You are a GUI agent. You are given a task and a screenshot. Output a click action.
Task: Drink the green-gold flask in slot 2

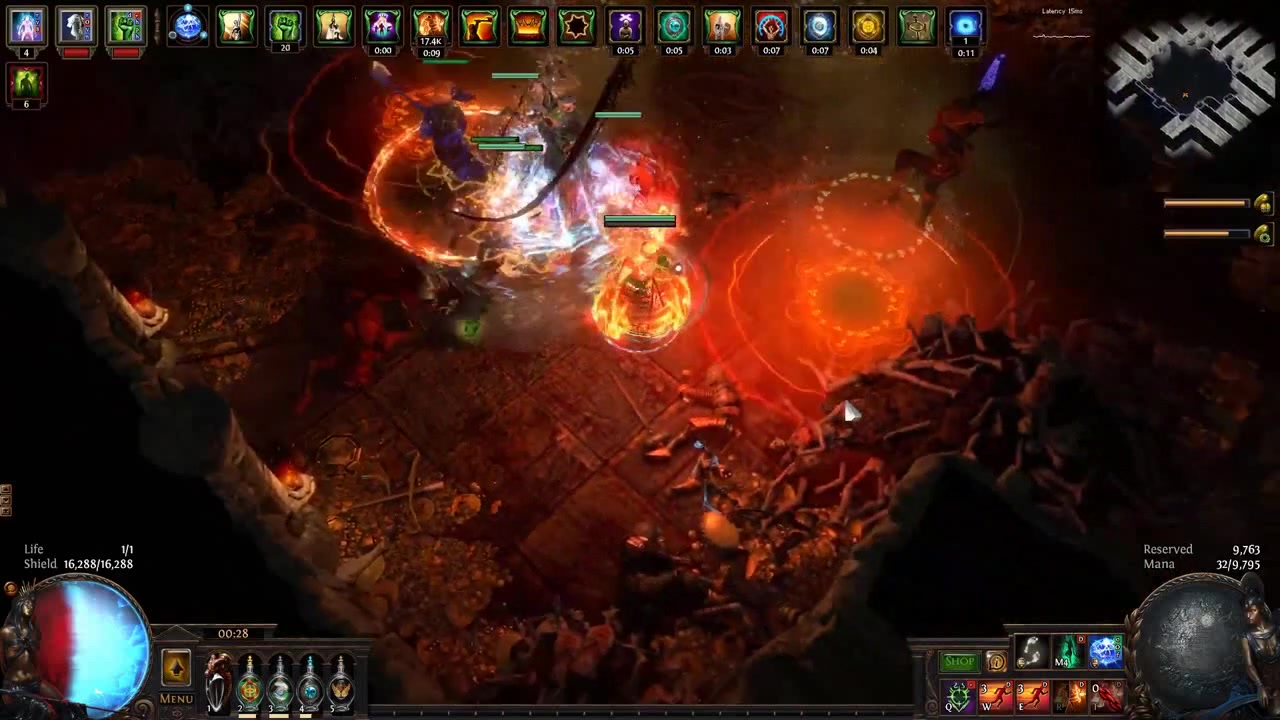click(249, 684)
